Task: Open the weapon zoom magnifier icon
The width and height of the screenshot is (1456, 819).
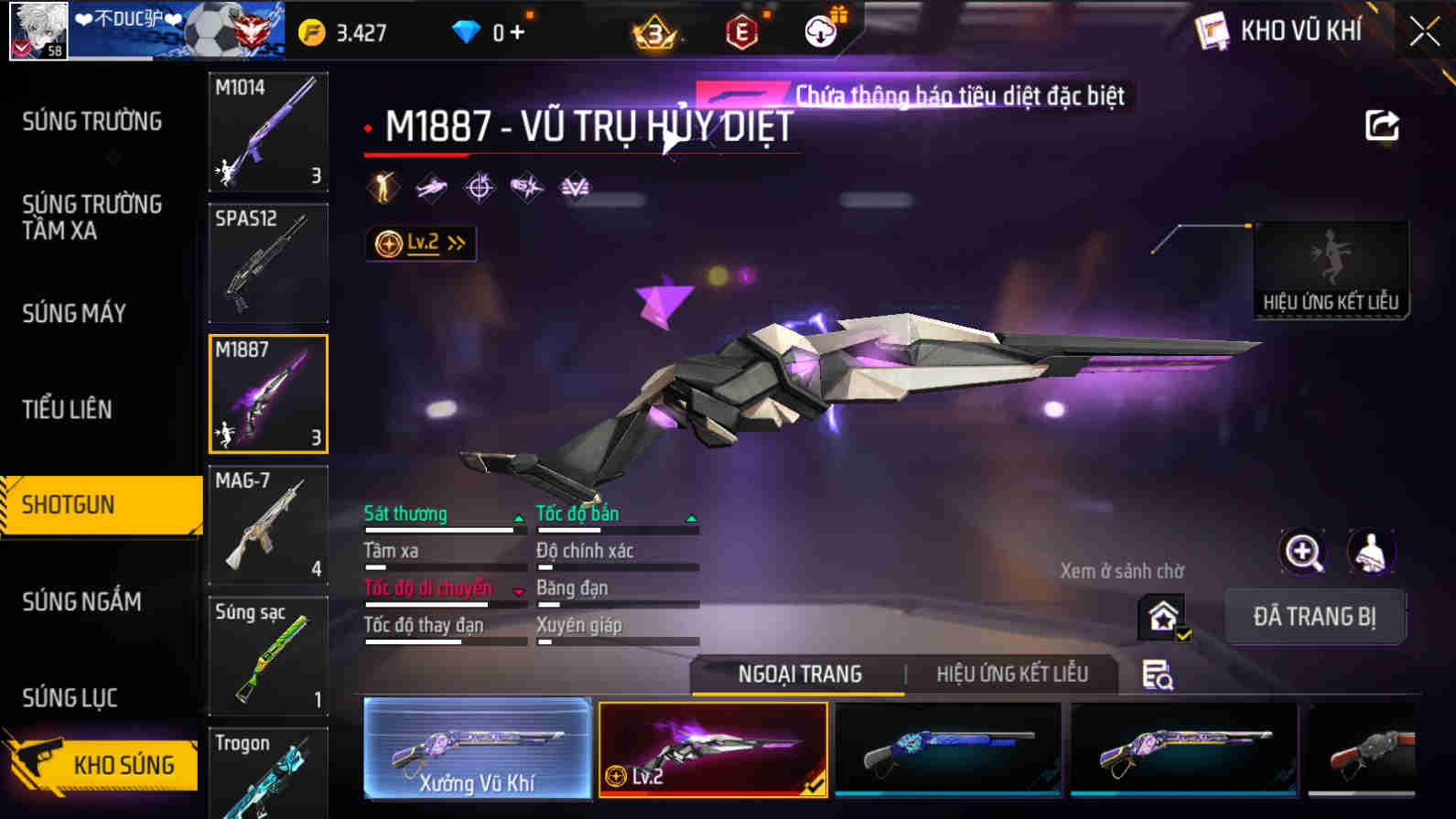Action: [1303, 553]
